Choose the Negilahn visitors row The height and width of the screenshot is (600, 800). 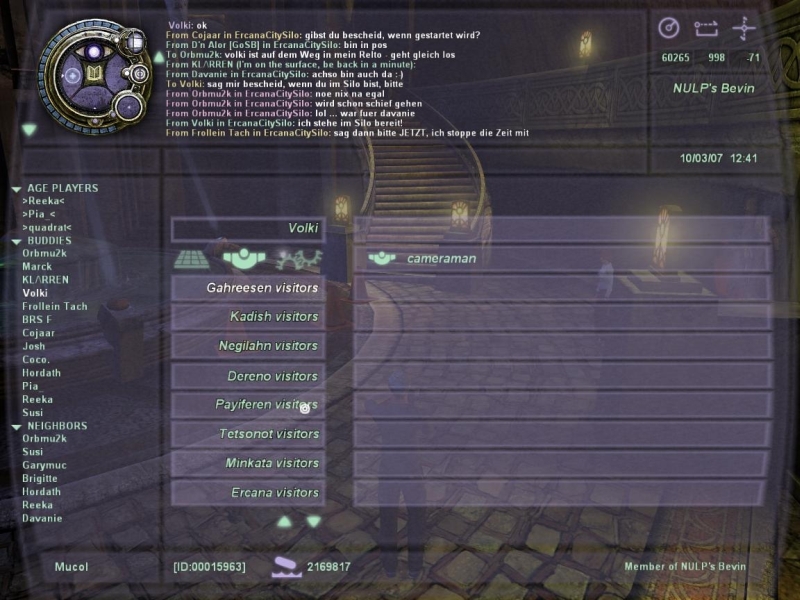[x=268, y=346]
